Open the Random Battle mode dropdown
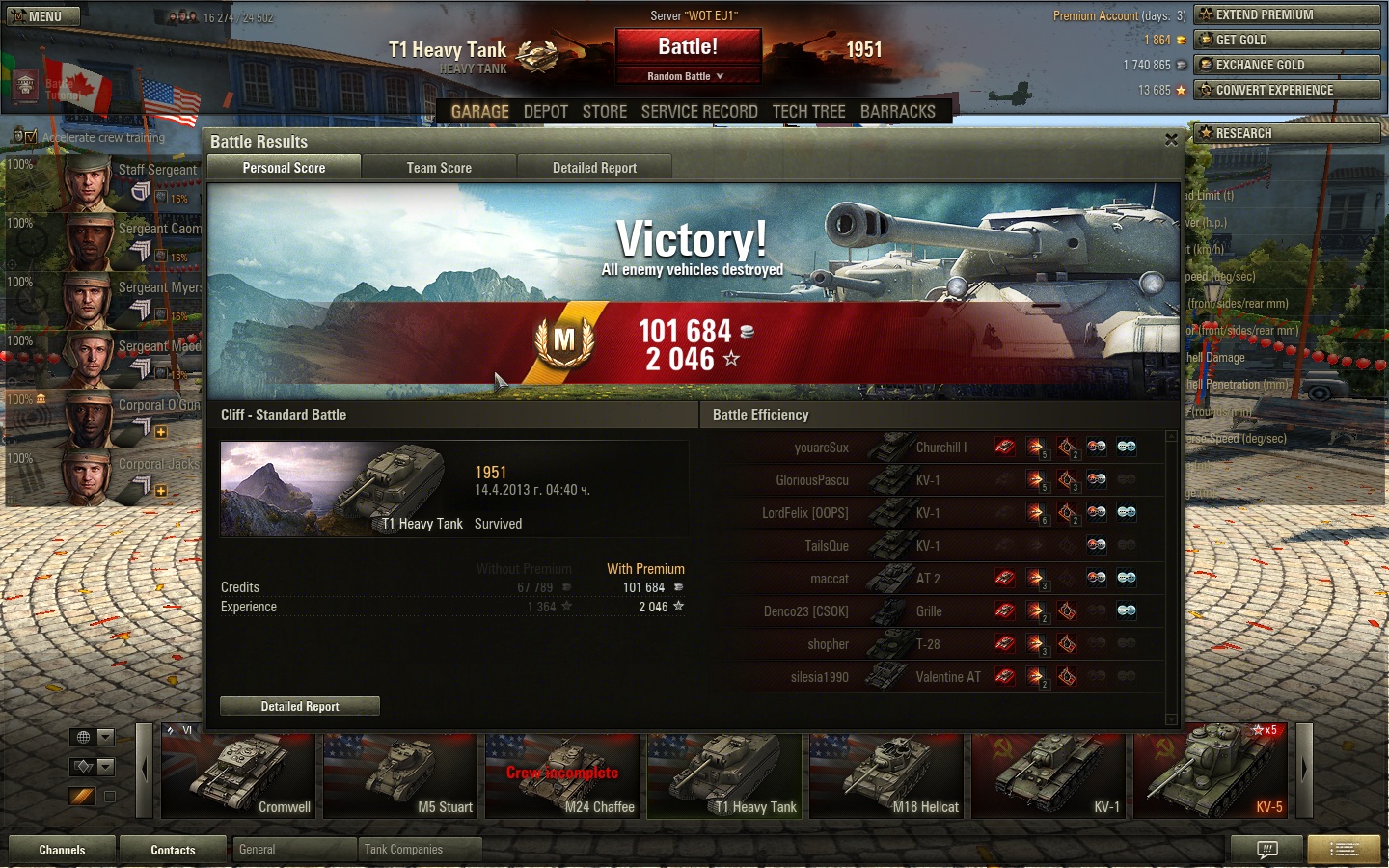The image size is (1389, 868). (687, 76)
